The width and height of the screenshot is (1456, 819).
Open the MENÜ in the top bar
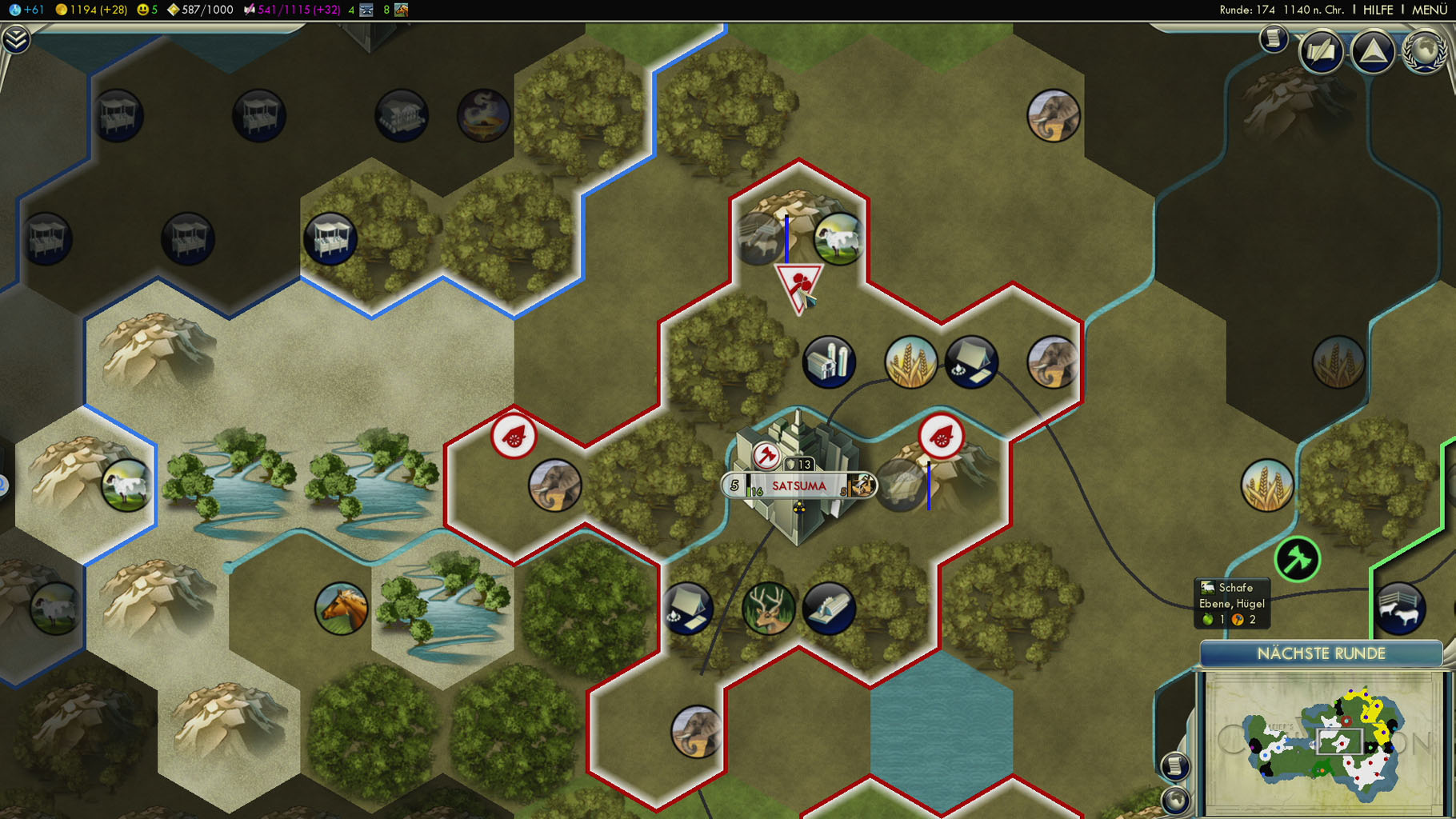[1429, 10]
